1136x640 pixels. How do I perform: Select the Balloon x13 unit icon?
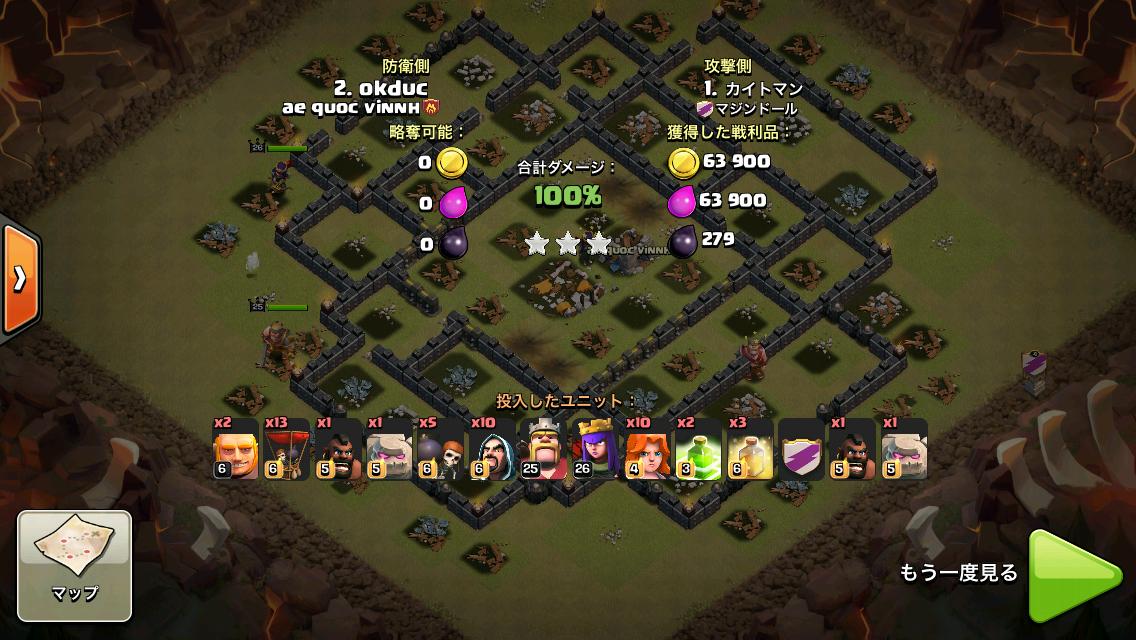[x=287, y=449]
